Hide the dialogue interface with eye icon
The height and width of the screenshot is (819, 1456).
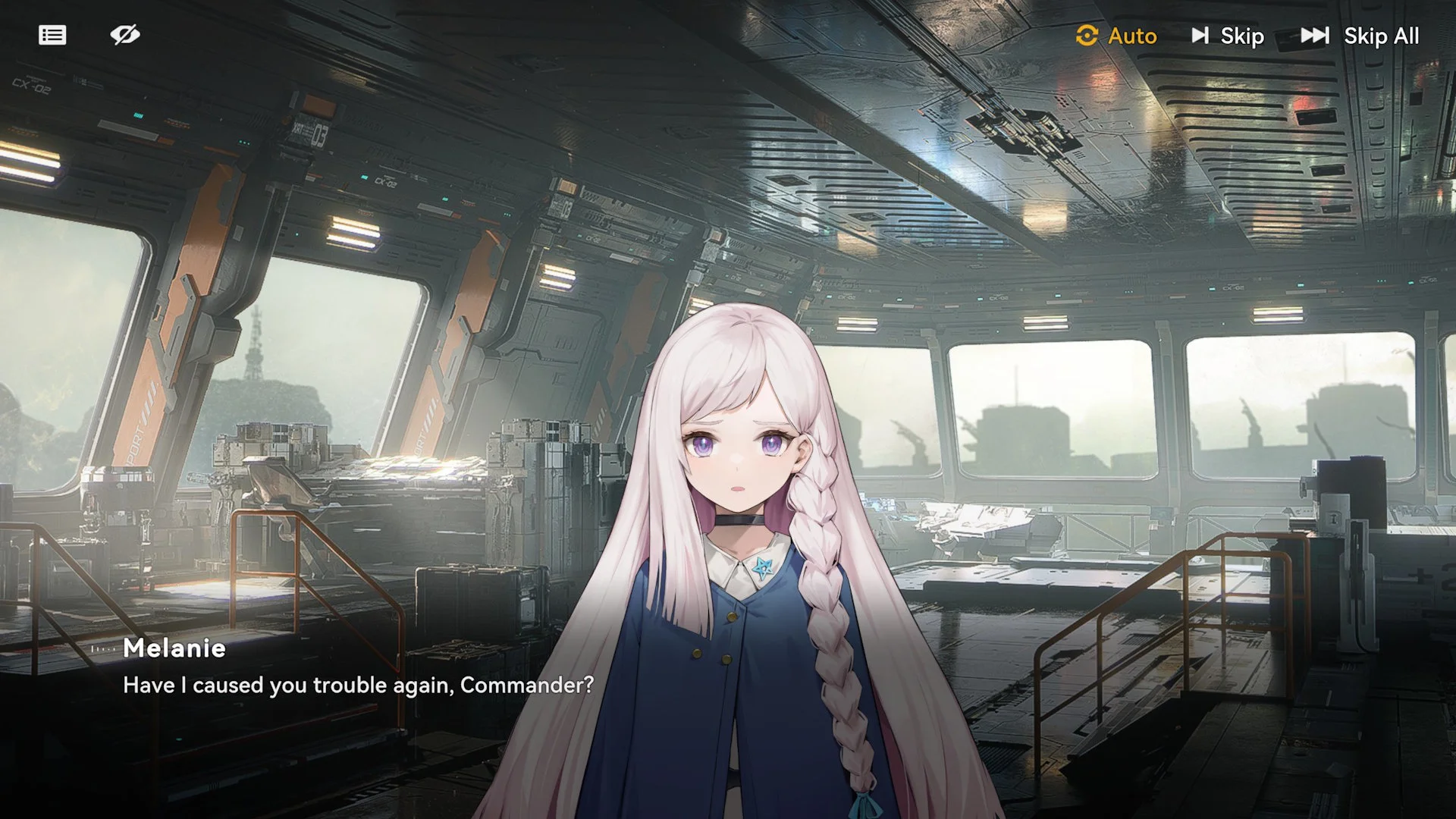point(125,35)
